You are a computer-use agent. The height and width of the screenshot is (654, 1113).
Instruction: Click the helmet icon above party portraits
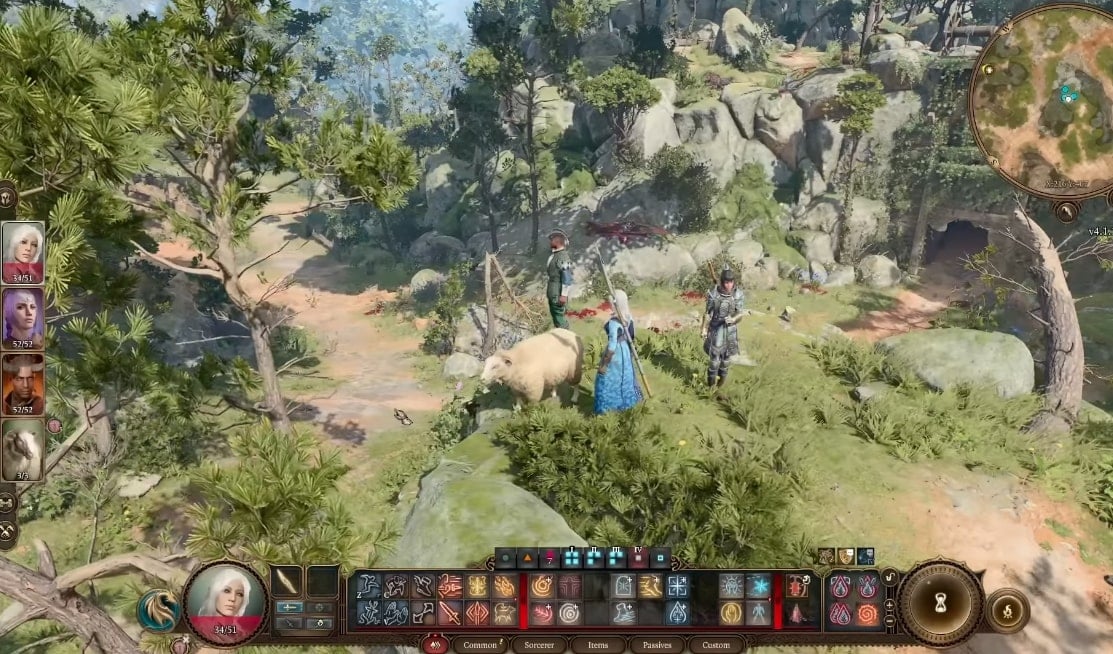pos(6,195)
